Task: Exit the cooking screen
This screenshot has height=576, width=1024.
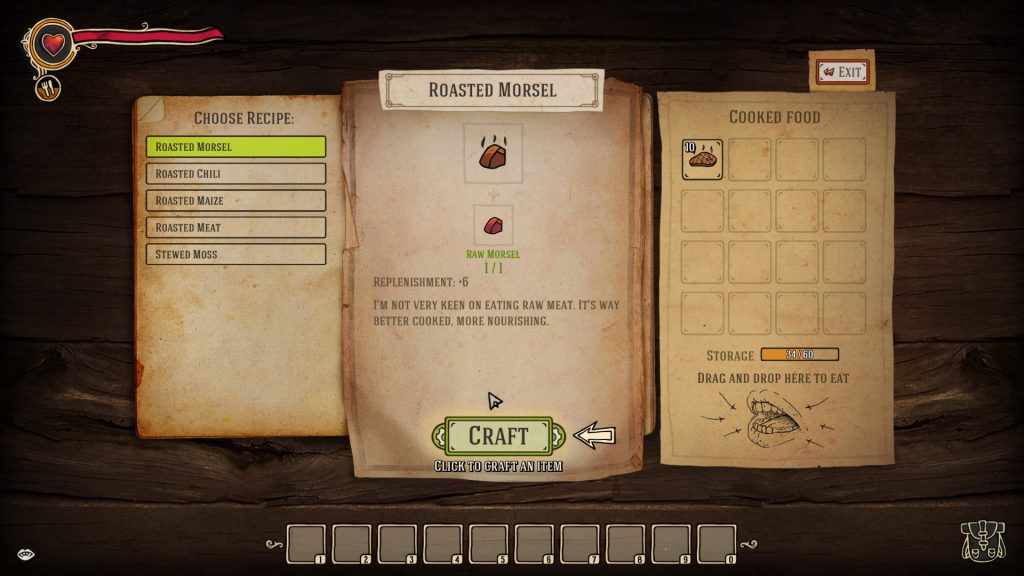Action: click(842, 72)
